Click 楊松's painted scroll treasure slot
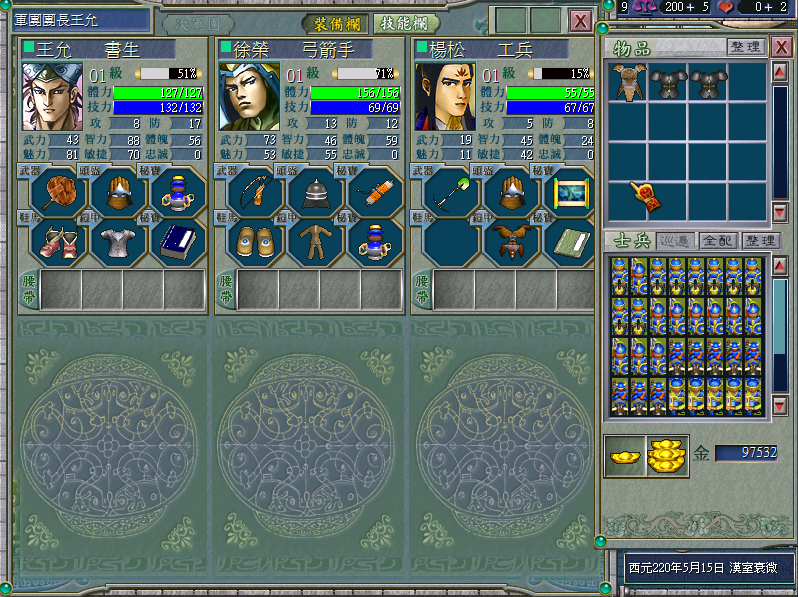Image resolution: width=798 pixels, height=597 pixels. [570, 190]
